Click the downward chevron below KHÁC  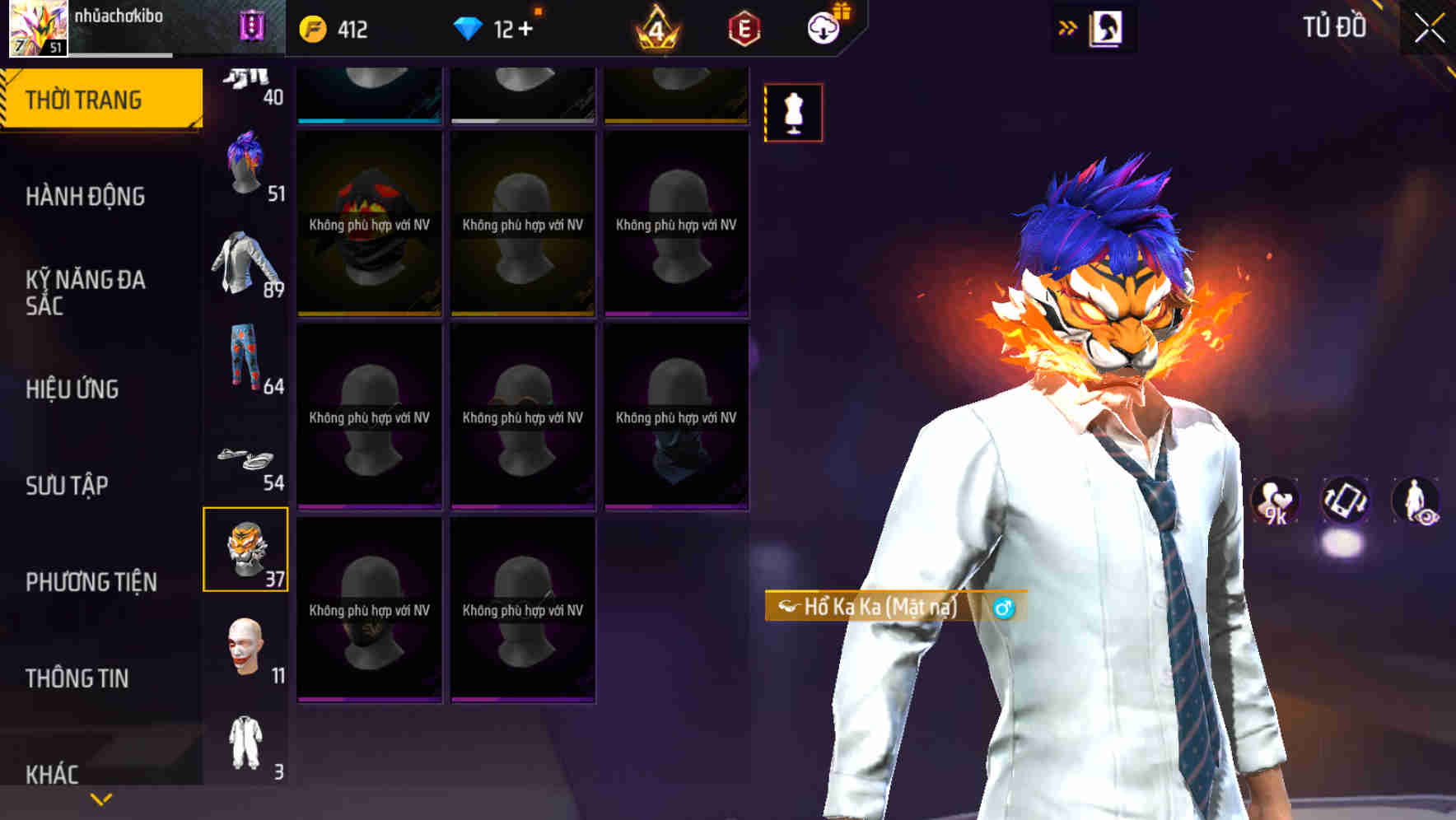coord(99,798)
